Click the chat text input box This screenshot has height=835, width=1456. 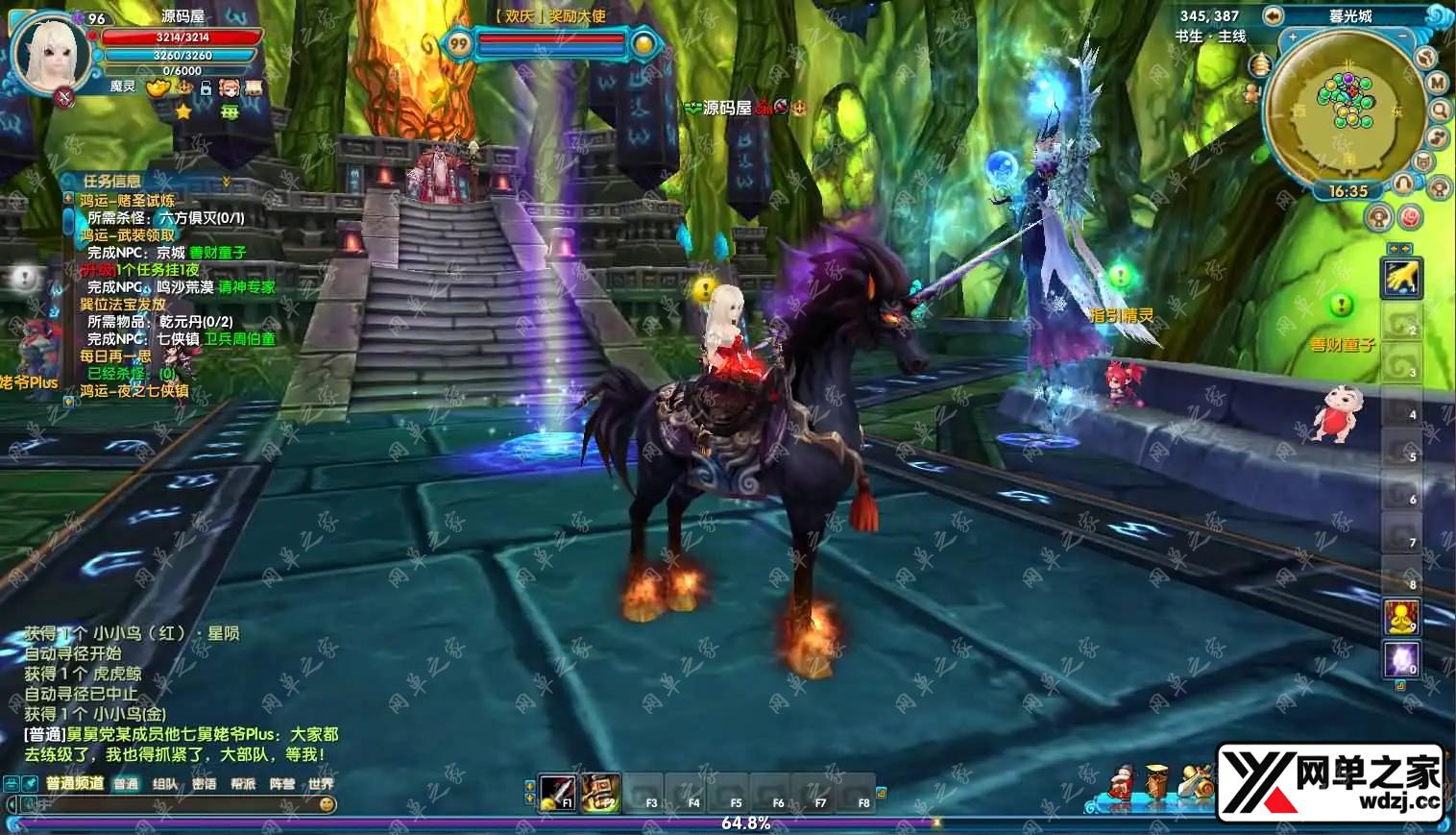point(163,804)
